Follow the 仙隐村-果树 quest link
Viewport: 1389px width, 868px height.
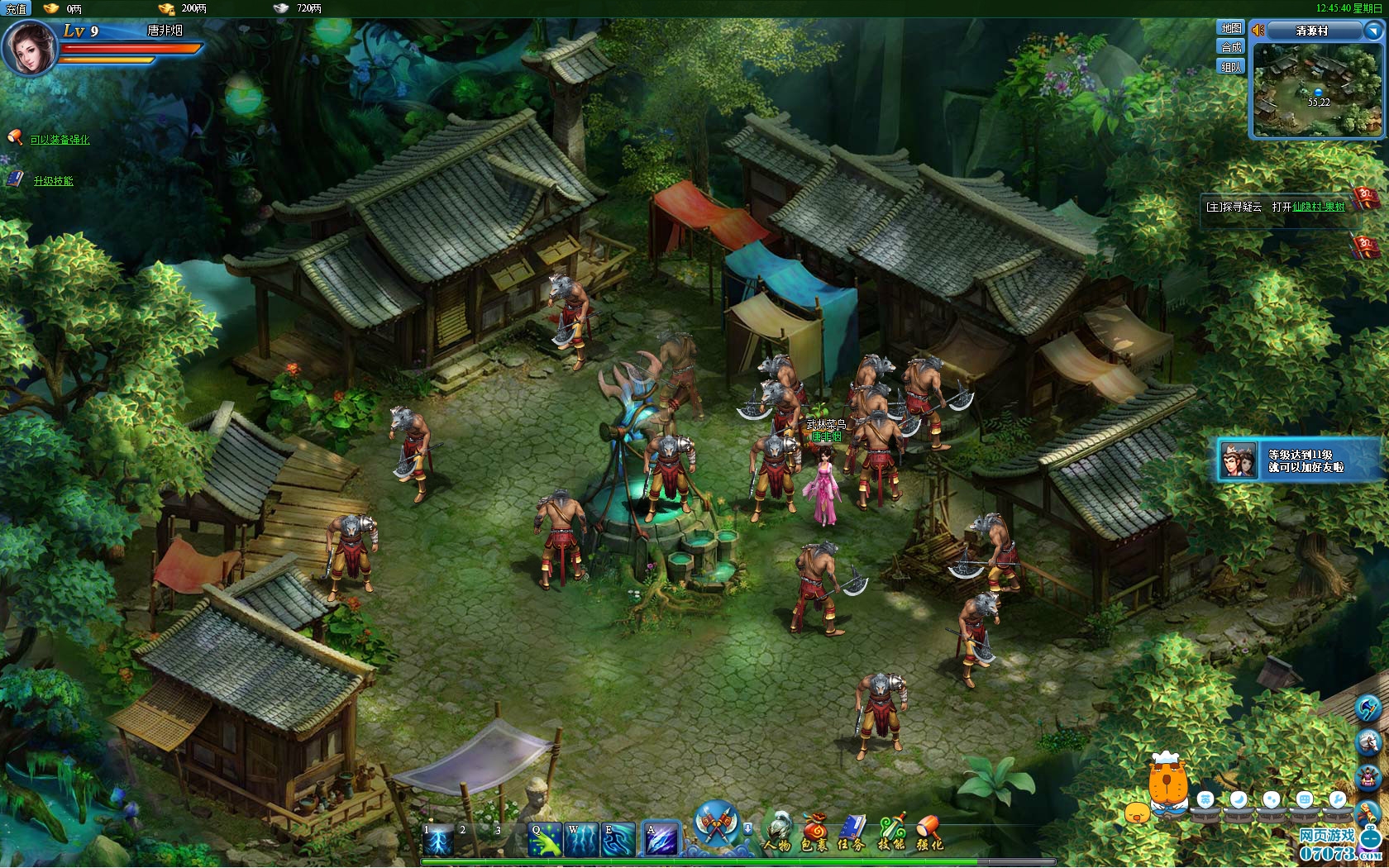click(1319, 207)
